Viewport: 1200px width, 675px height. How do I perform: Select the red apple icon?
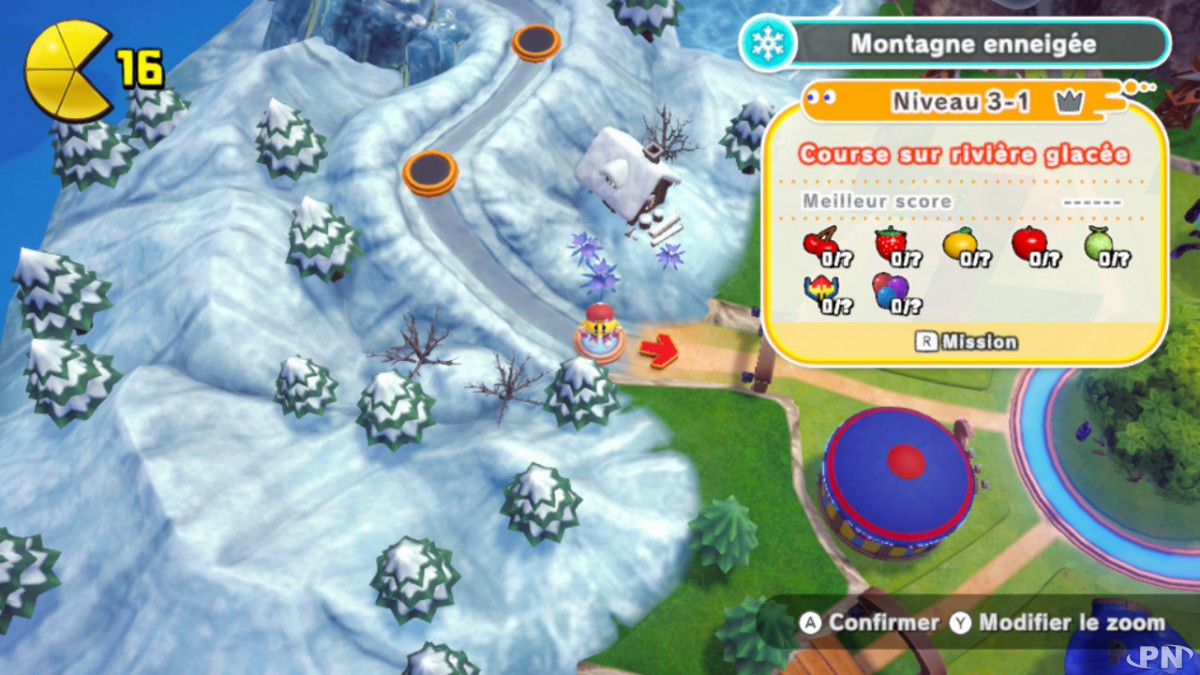tap(1028, 244)
